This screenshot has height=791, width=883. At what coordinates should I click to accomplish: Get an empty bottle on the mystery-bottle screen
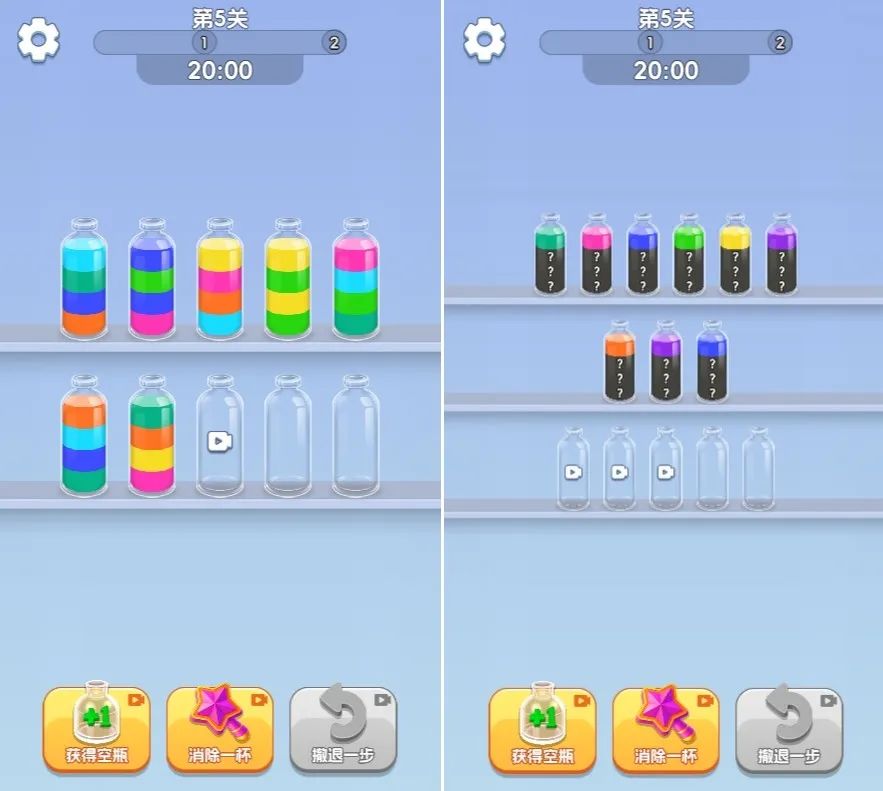tap(542, 729)
